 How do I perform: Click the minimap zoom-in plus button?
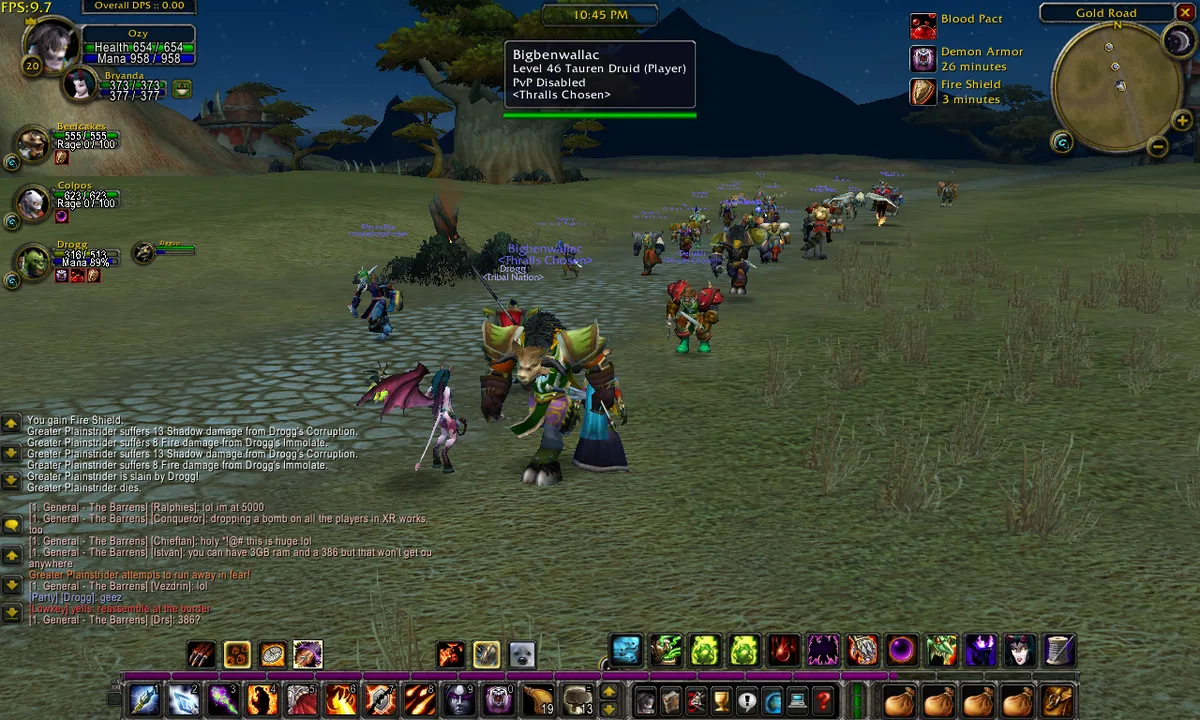[x=1182, y=122]
